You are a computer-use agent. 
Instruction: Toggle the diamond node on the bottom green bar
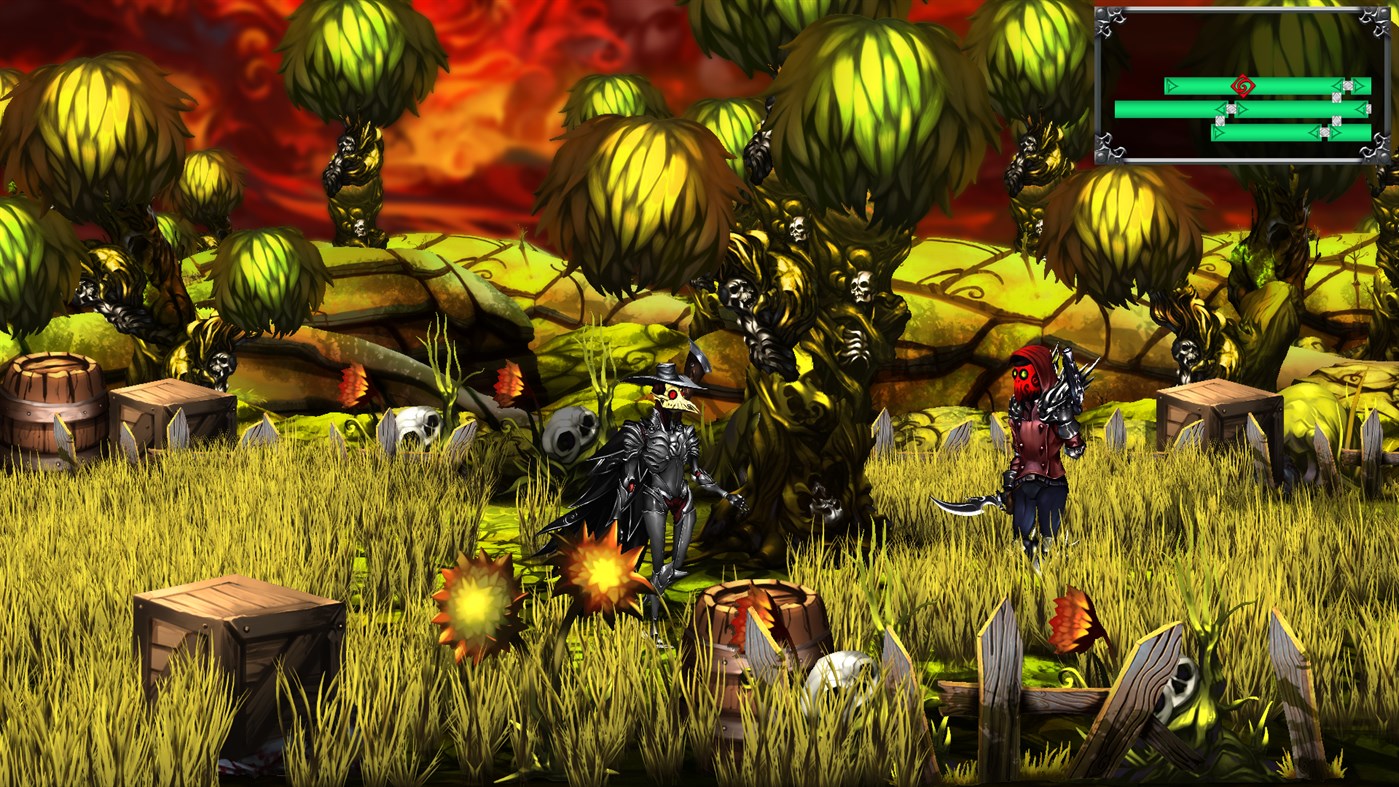[x=1323, y=131]
